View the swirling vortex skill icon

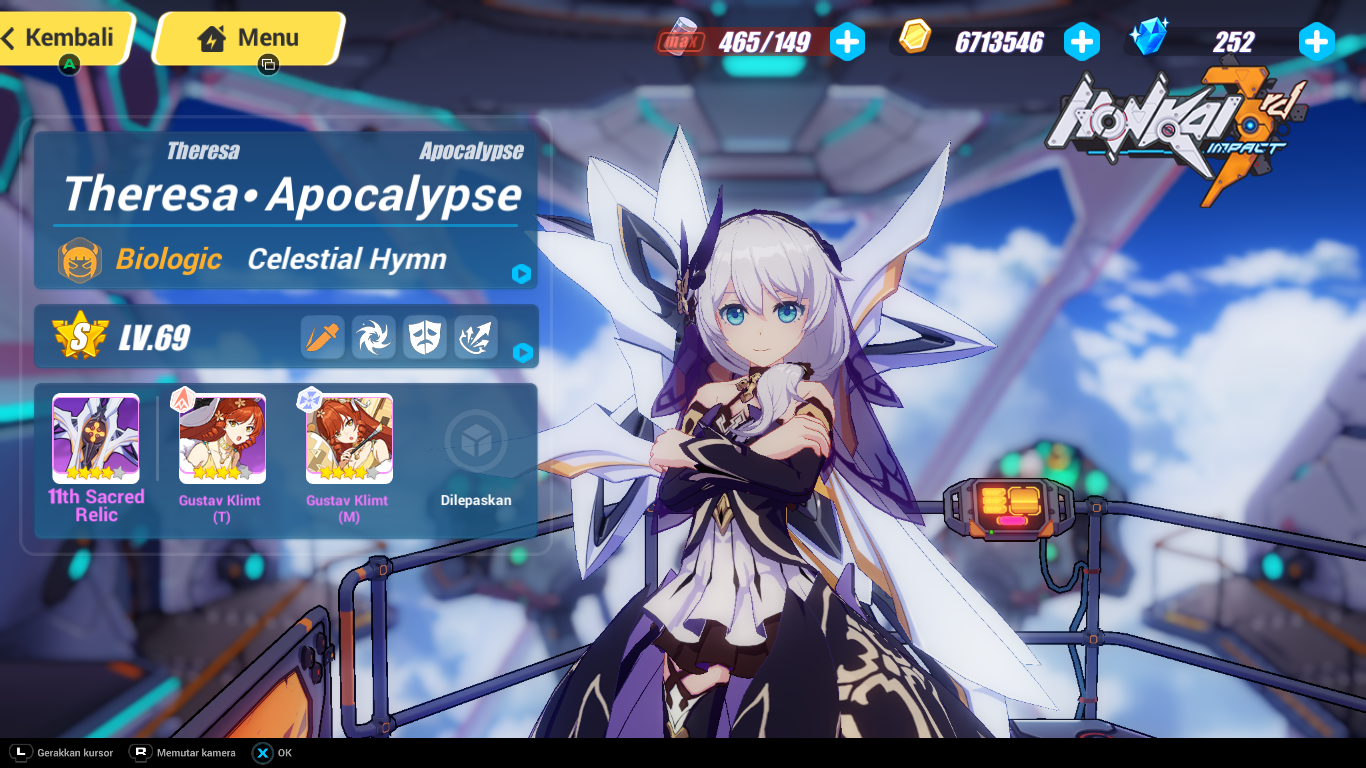coord(374,338)
